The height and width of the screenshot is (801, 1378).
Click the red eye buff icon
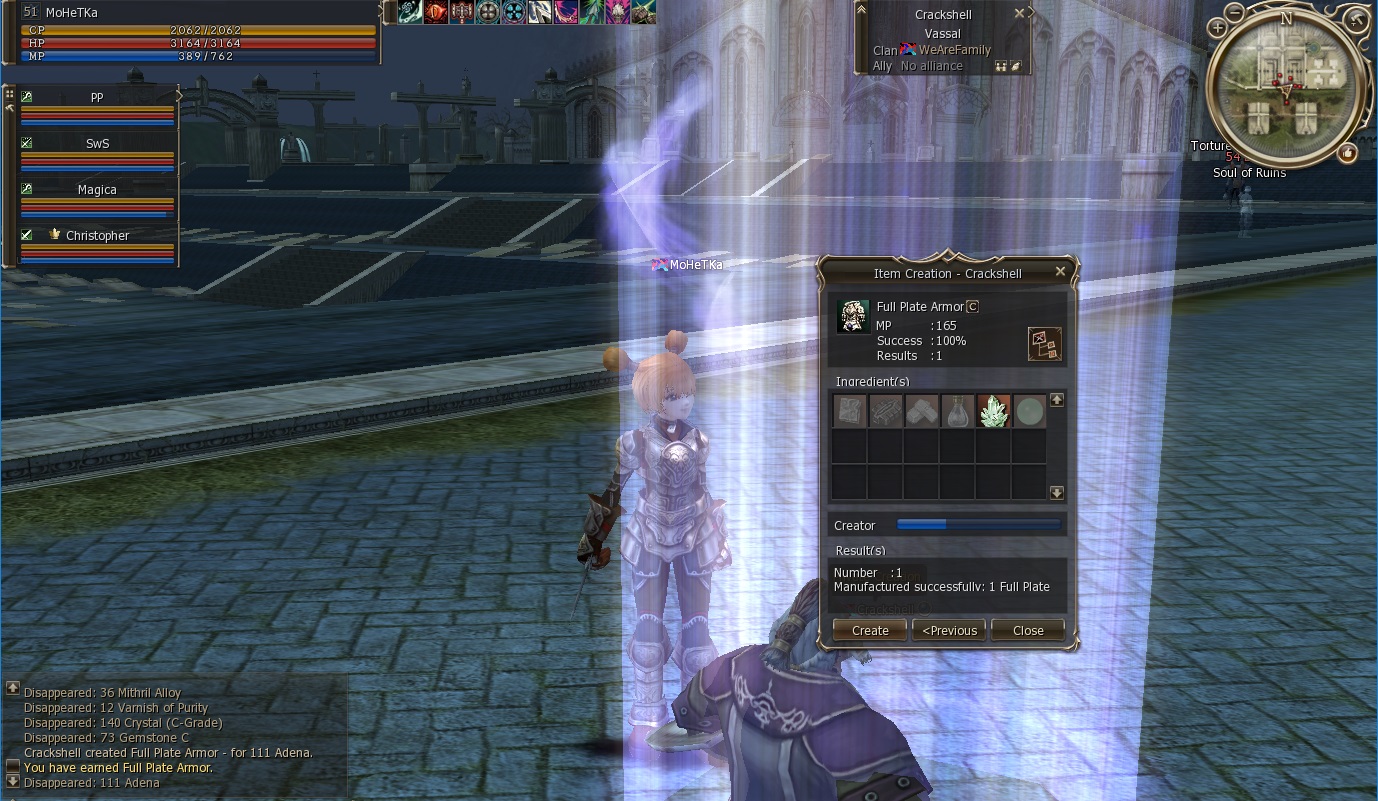[x=436, y=12]
